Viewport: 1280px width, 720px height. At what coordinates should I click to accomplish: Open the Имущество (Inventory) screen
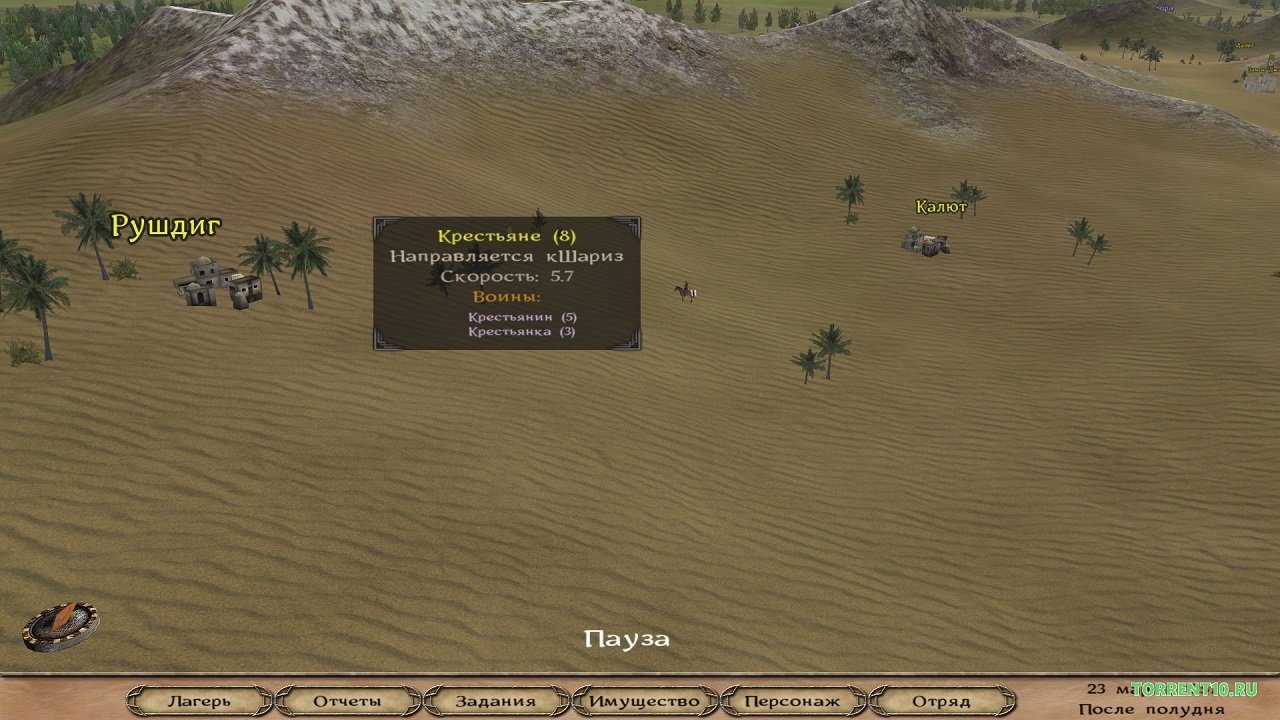tap(644, 701)
